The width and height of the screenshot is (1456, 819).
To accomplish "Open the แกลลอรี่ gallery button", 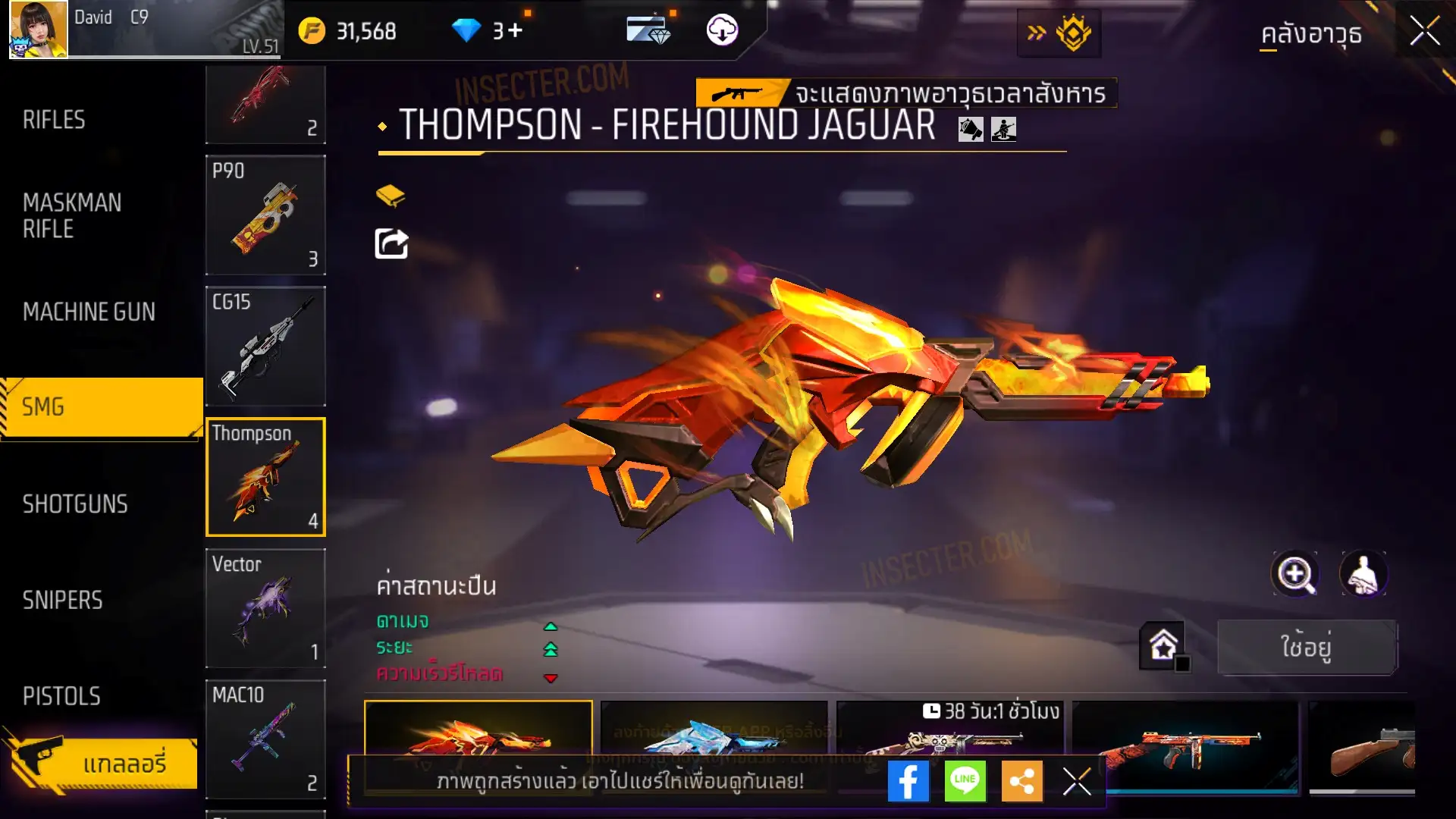I will [x=102, y=763].
